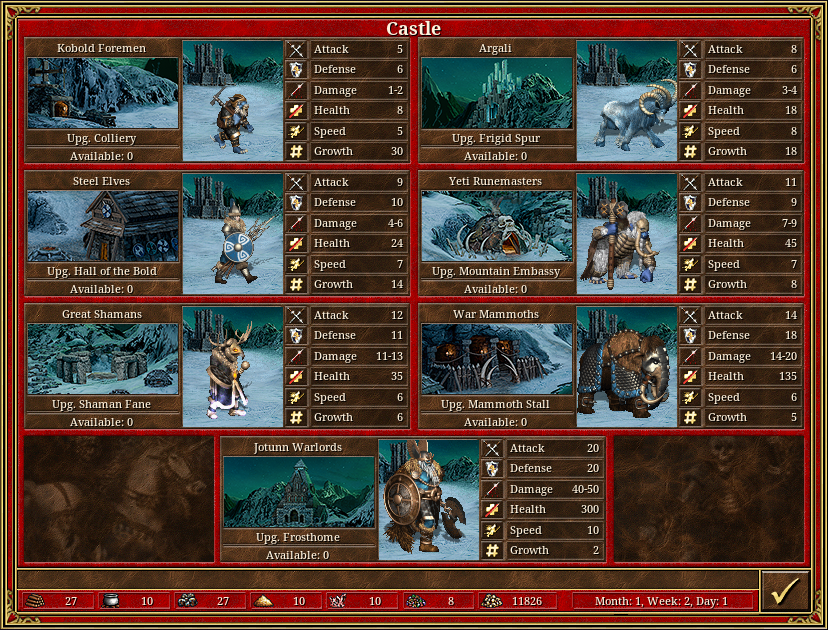Open the Steel Elves dwelling image
Viewport: 828px width, 630px height.
pos(102,226)
